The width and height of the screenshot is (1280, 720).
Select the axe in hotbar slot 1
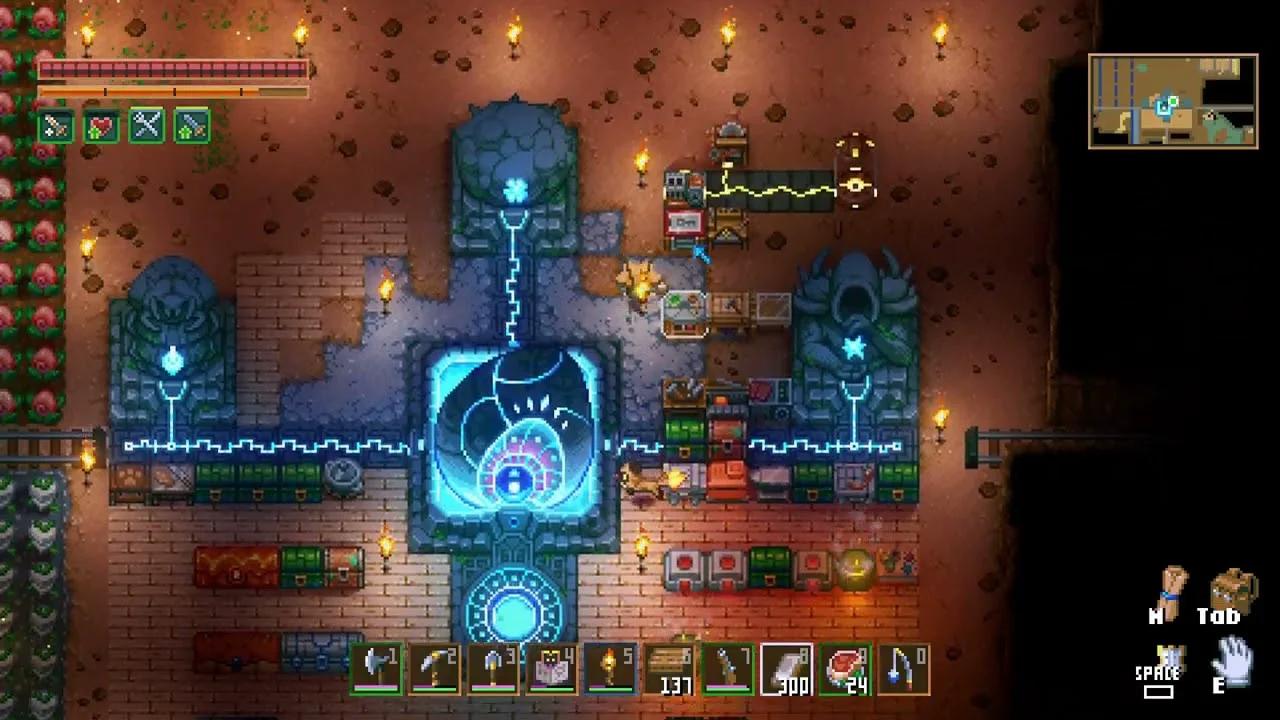point(377,669)
